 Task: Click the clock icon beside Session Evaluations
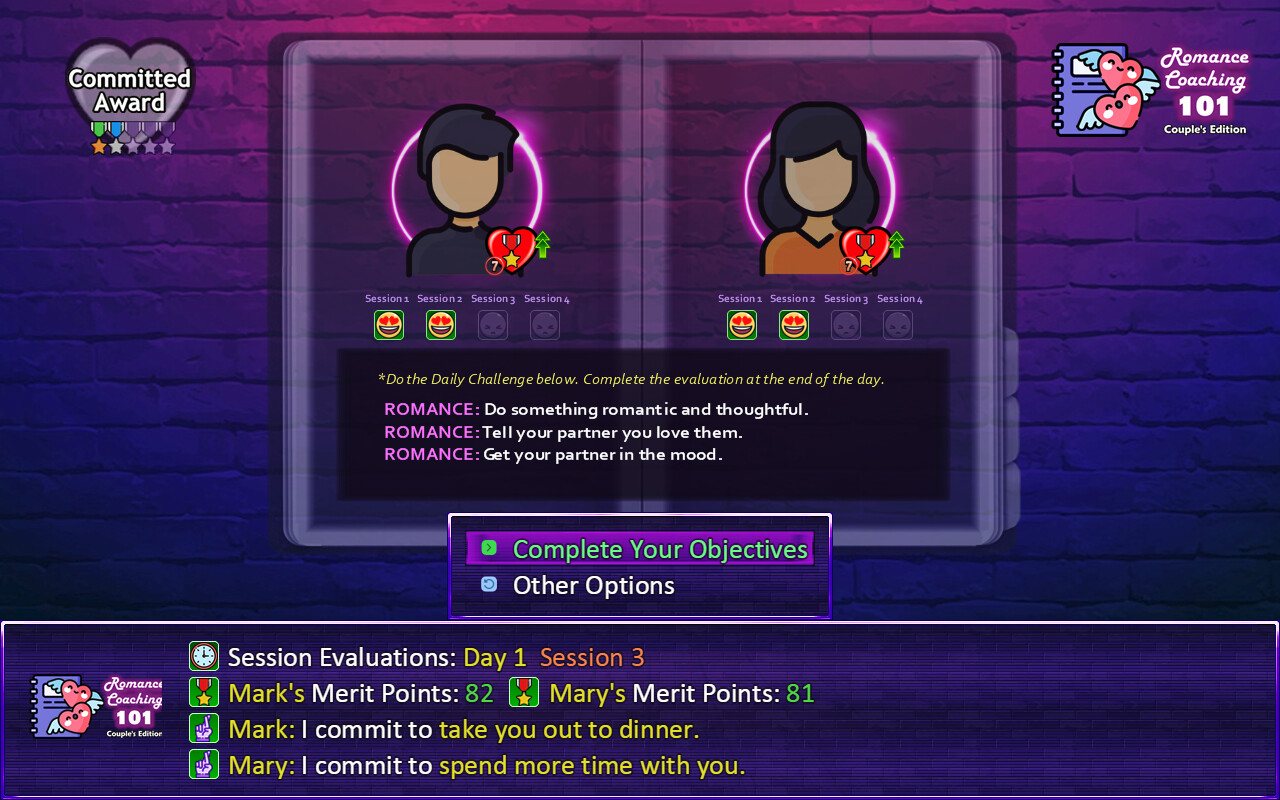(x=204, y=656)
